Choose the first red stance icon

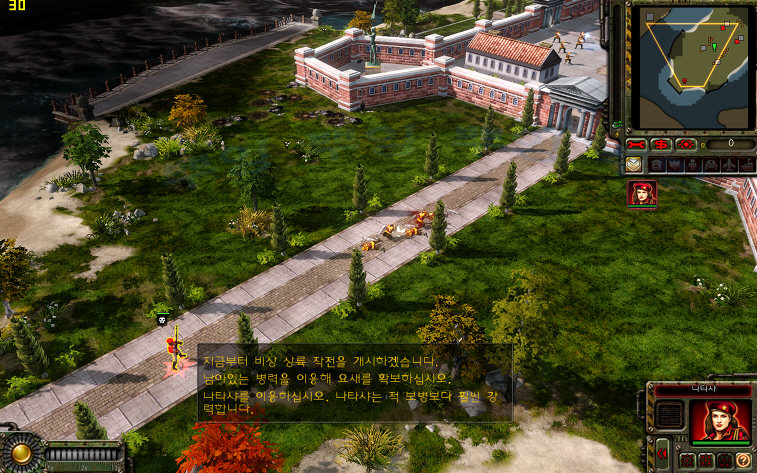(x=685, y=460)
